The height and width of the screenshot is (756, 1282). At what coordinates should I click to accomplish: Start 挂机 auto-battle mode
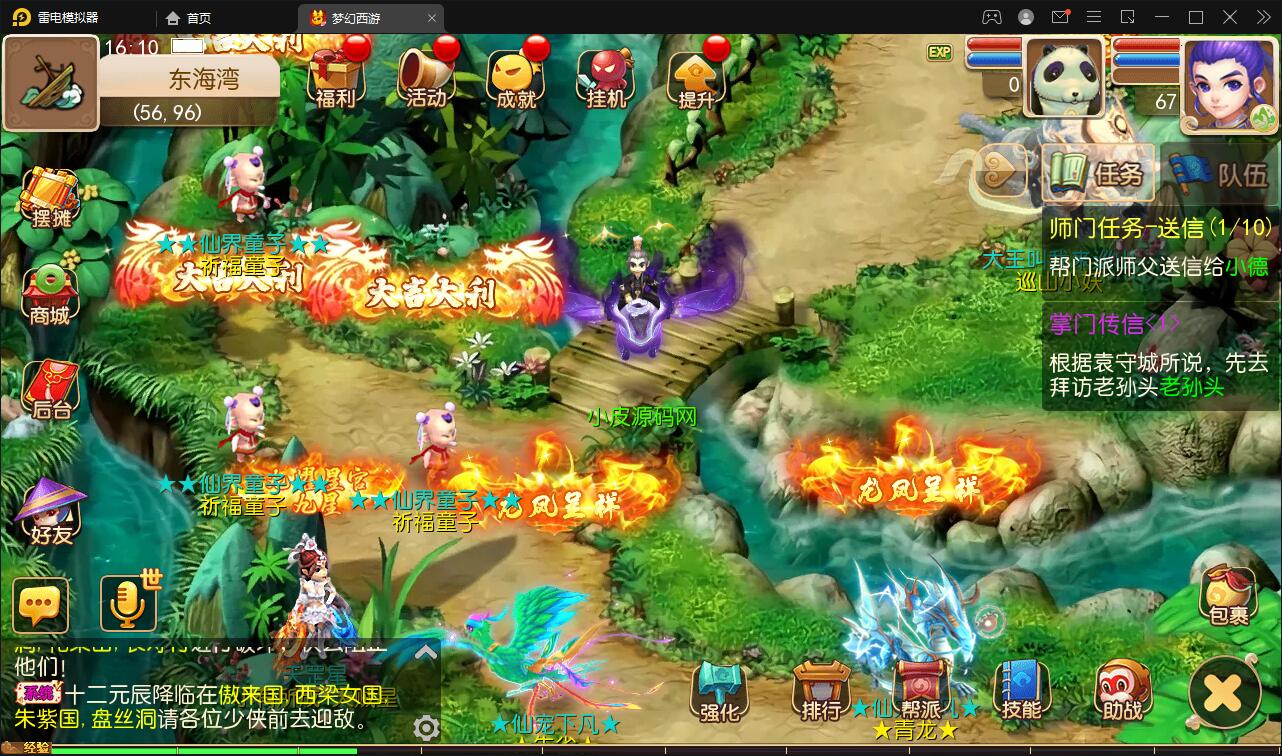click(x=605, y=75)
